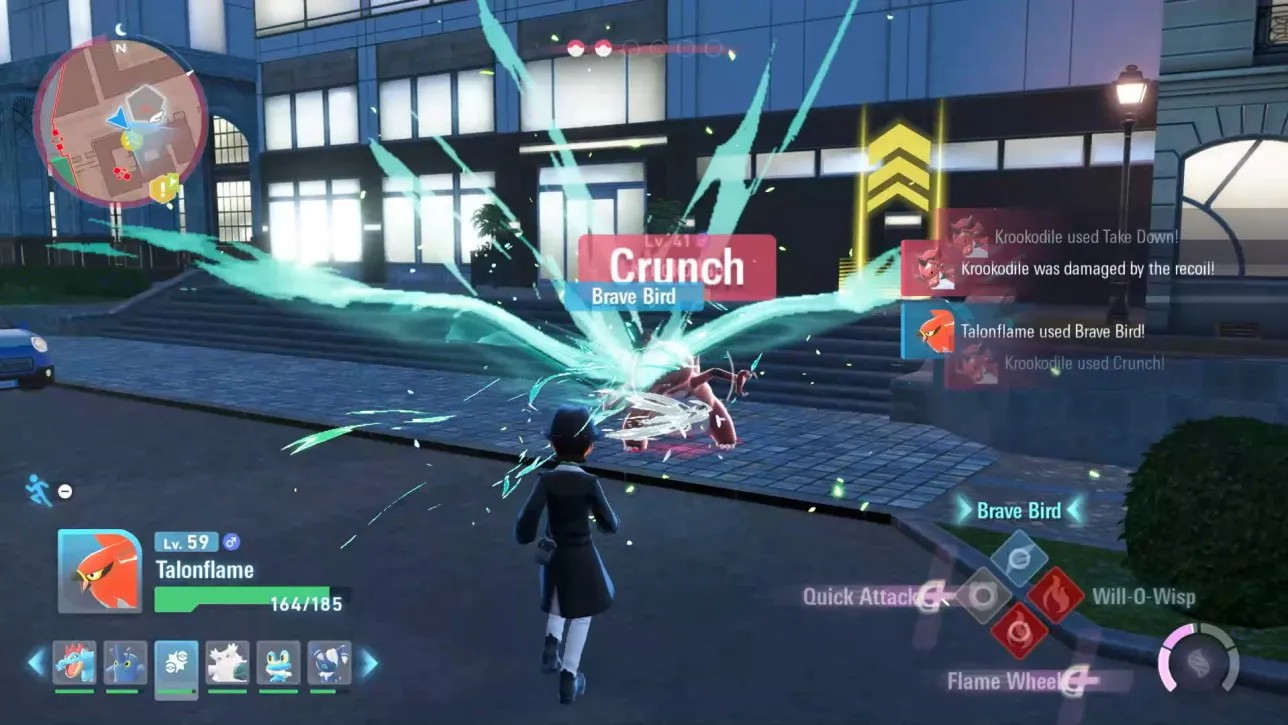Activate the Will-O-Wisp move
The width and height of the screenshot is (1288, 725).
tap(1056, 595)
